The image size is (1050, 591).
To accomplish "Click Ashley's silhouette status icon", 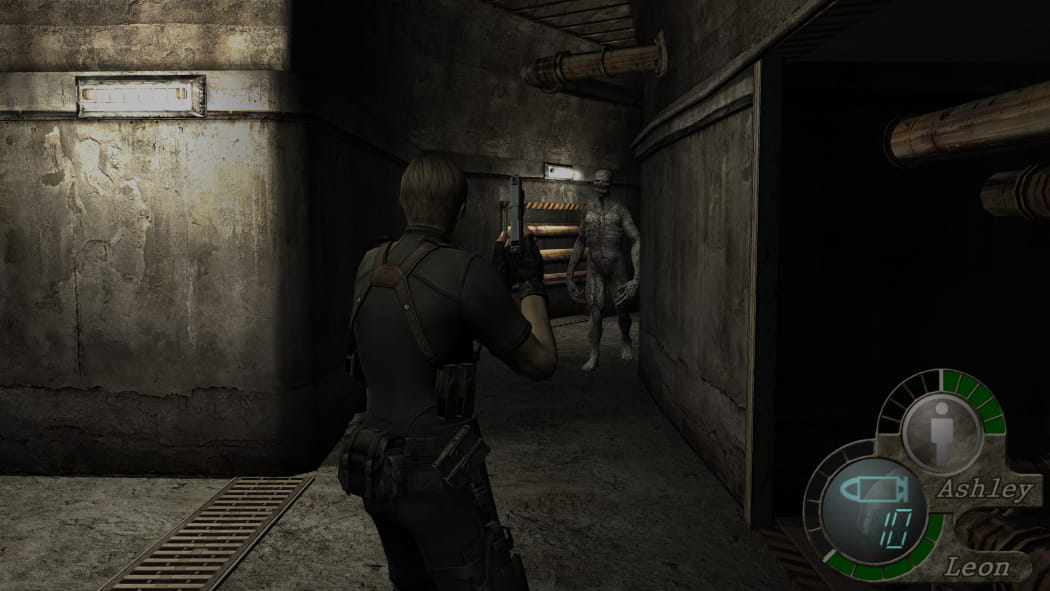I will [941, 432].
